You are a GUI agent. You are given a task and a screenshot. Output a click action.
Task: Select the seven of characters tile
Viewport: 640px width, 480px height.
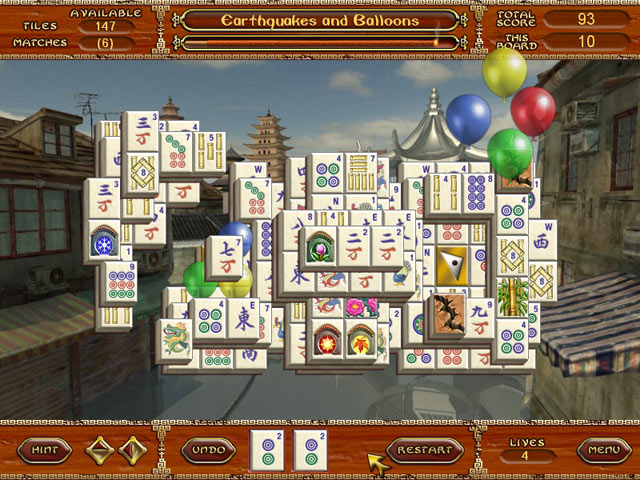point(221,258)
